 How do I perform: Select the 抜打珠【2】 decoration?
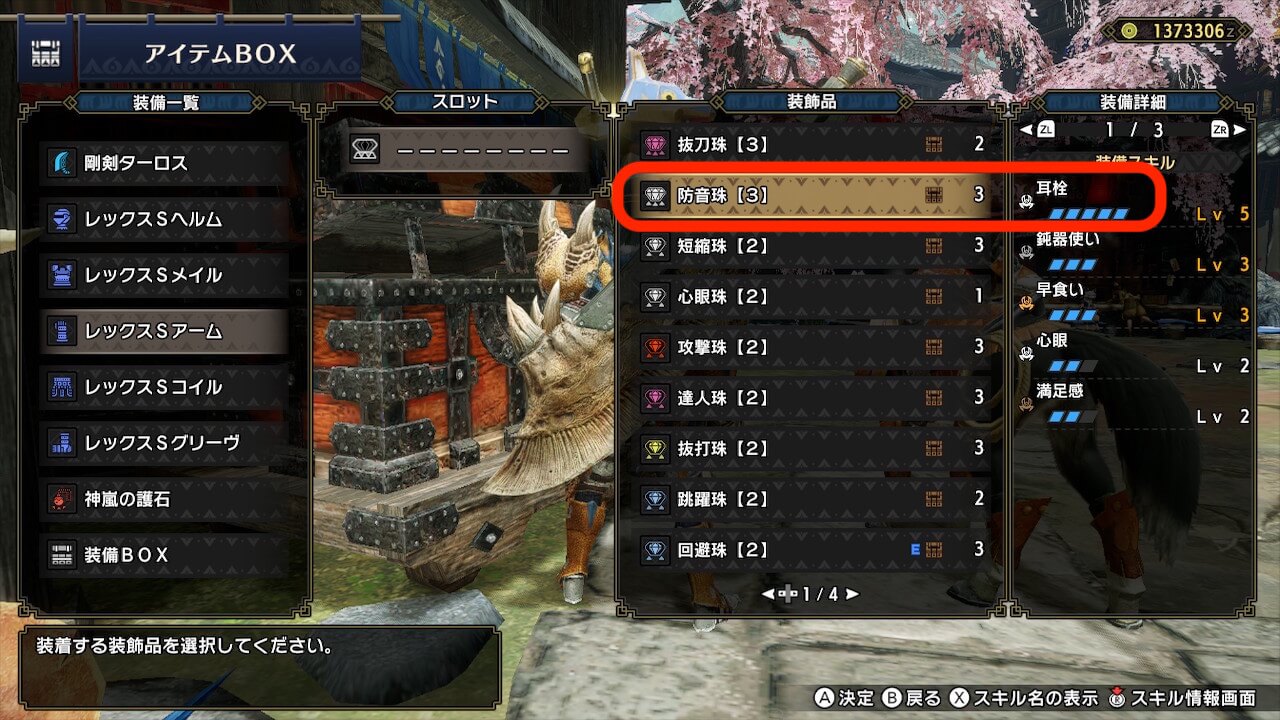tap(810, 448)
